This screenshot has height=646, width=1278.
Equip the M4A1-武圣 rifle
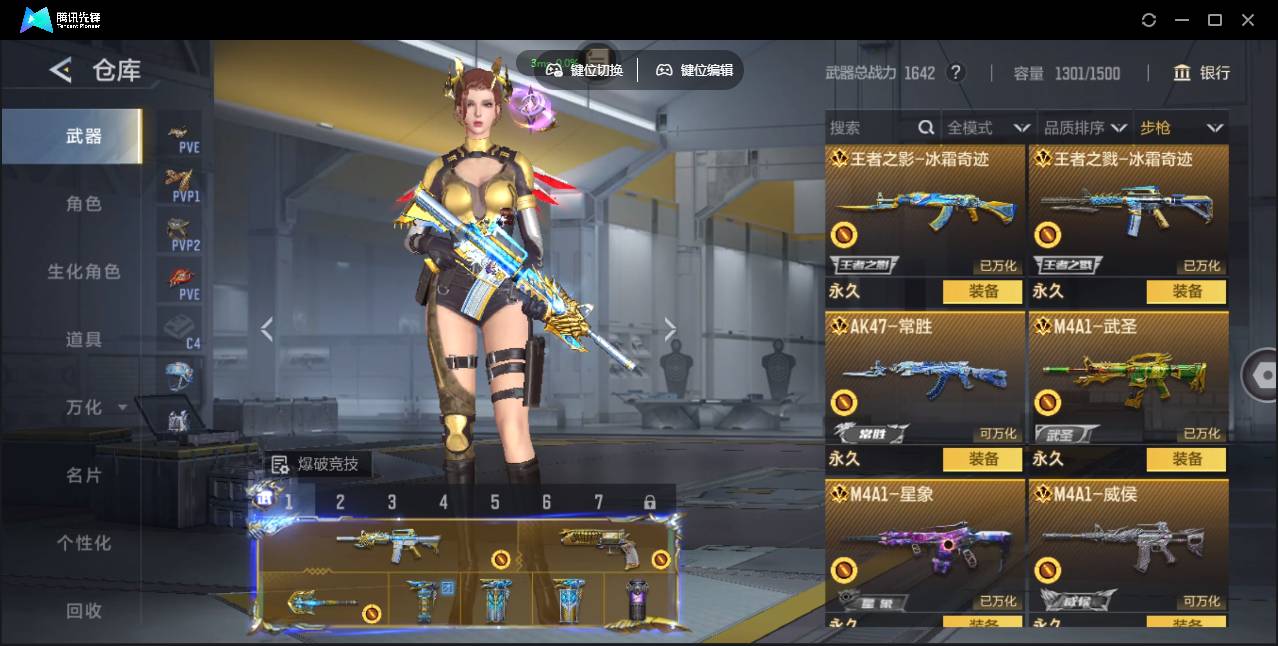[1186, 459]
